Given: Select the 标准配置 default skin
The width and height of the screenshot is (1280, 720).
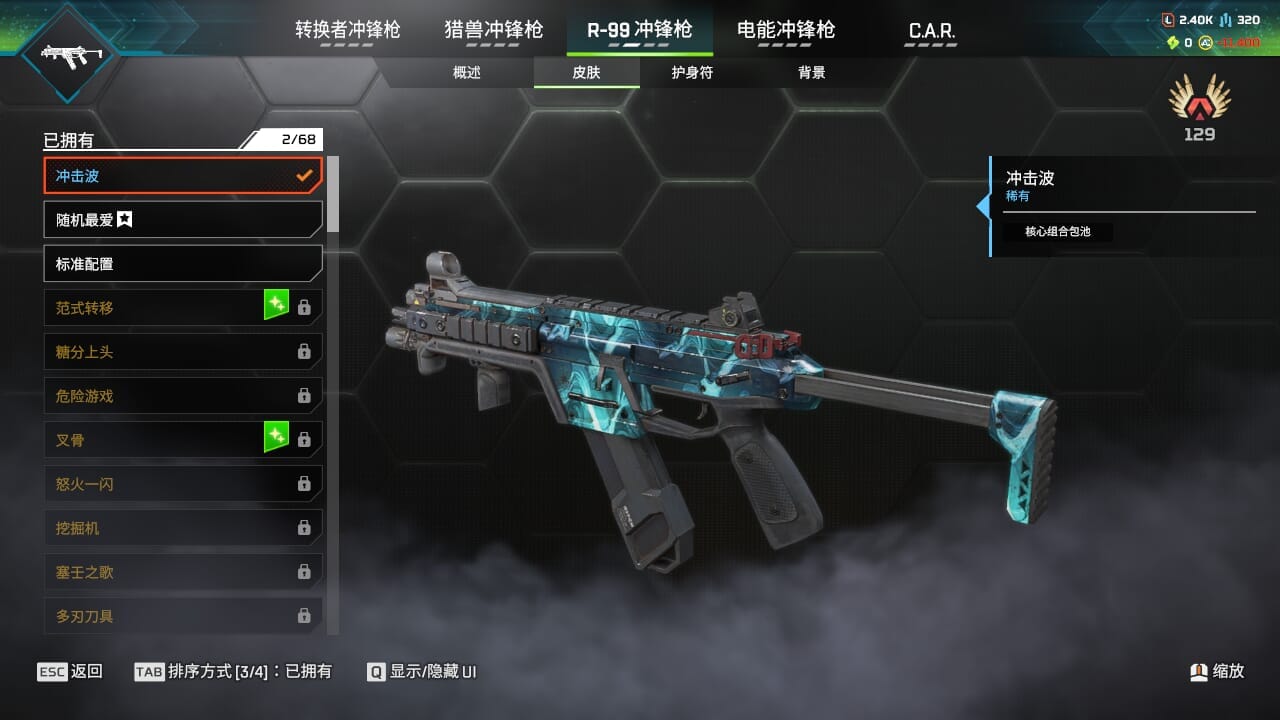Looking at the screenshot, I should click(182, 264).
